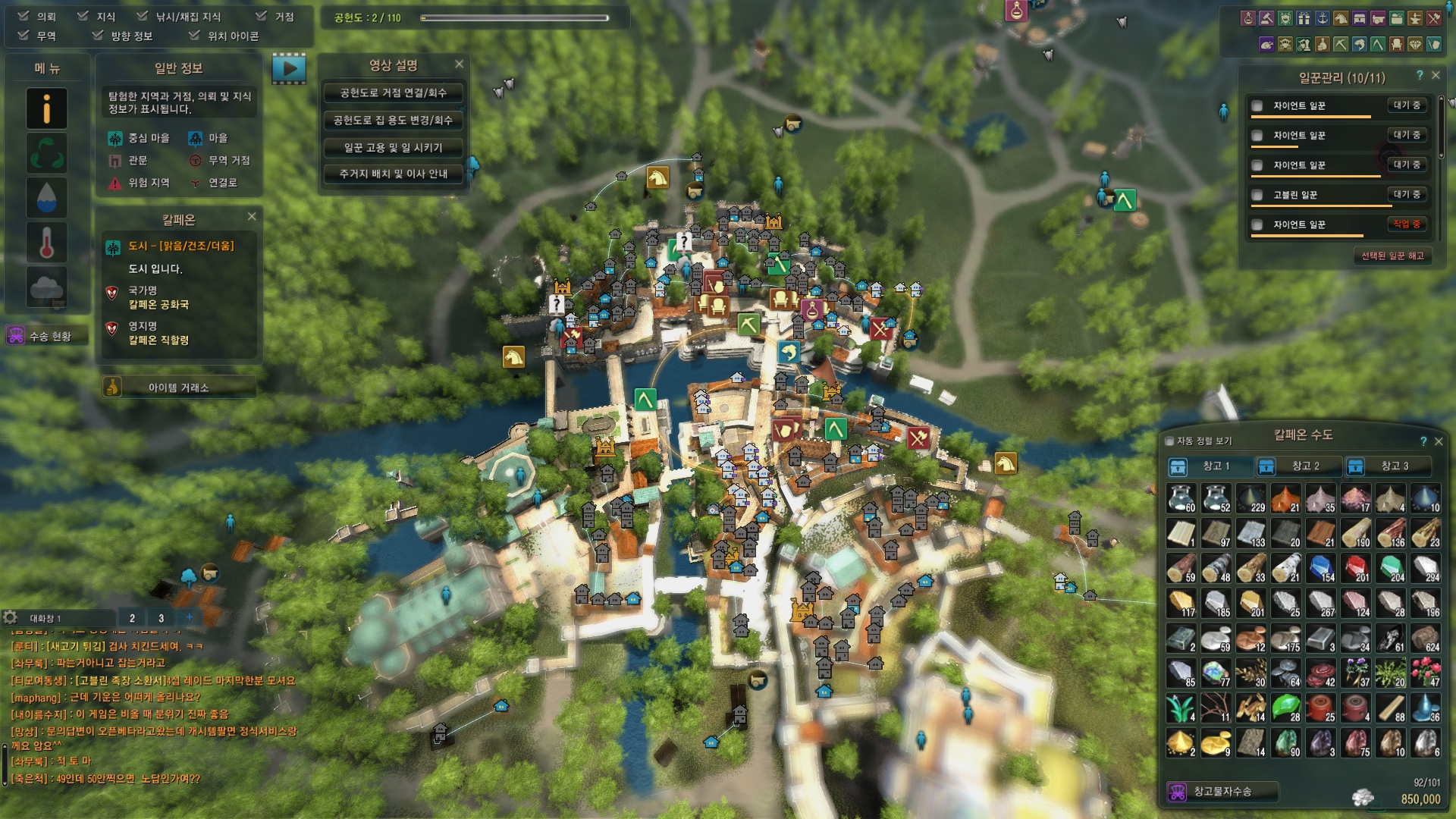Click 선택된 일꾼 해고 button
This screenshot has height=819, width=1456.
pyautogui.click(x=1392, y=256)
